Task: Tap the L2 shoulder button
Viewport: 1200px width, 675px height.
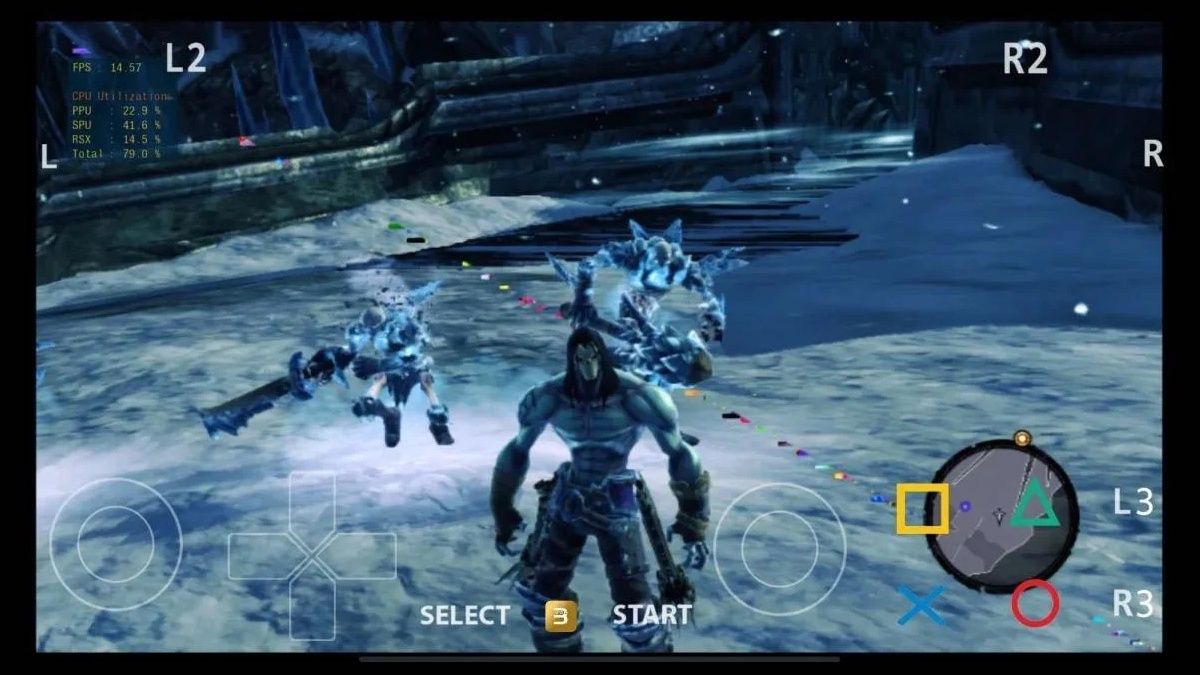Action: 185,58
